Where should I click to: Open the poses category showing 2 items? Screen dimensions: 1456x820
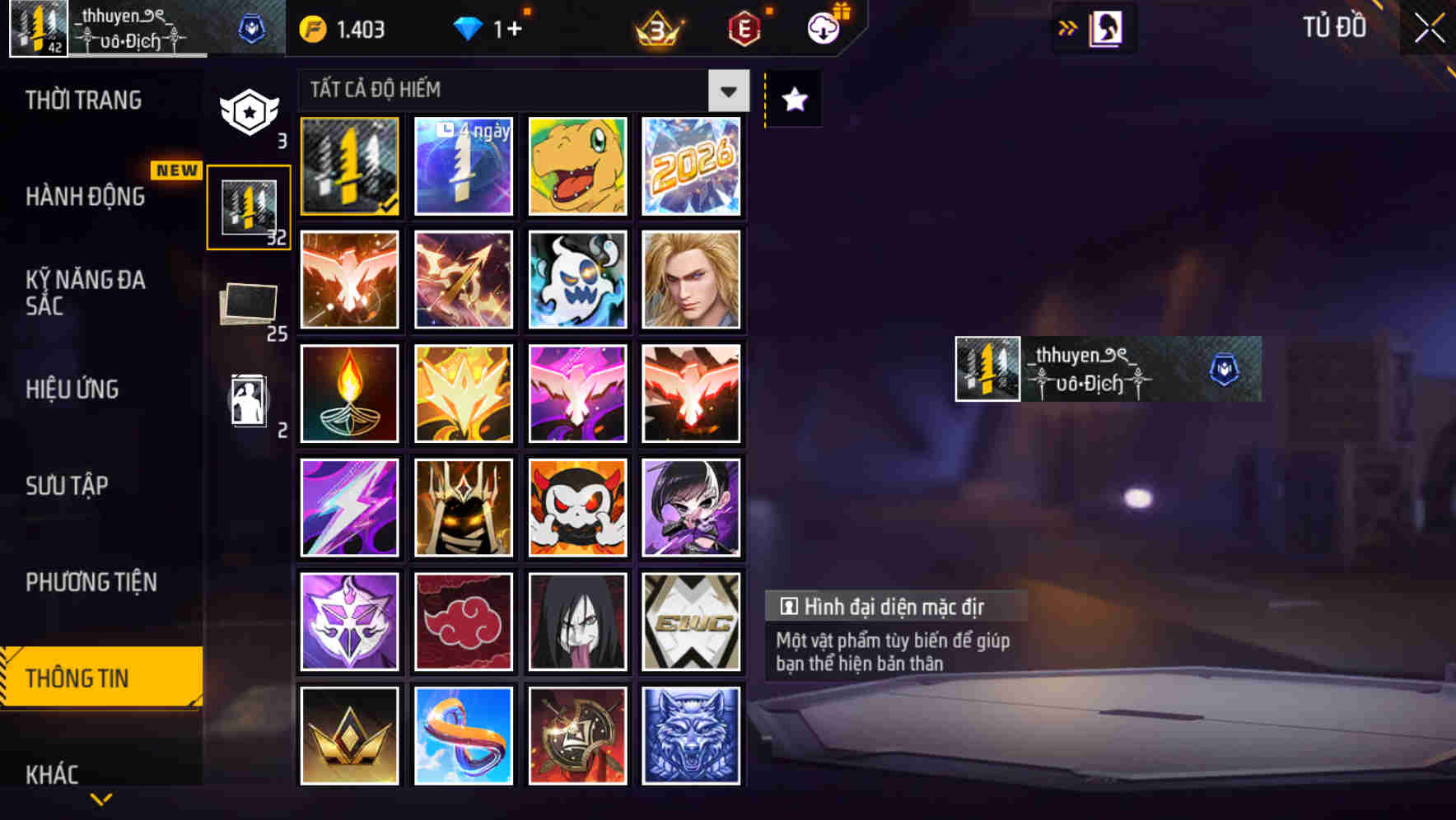[x=248, y=401]
